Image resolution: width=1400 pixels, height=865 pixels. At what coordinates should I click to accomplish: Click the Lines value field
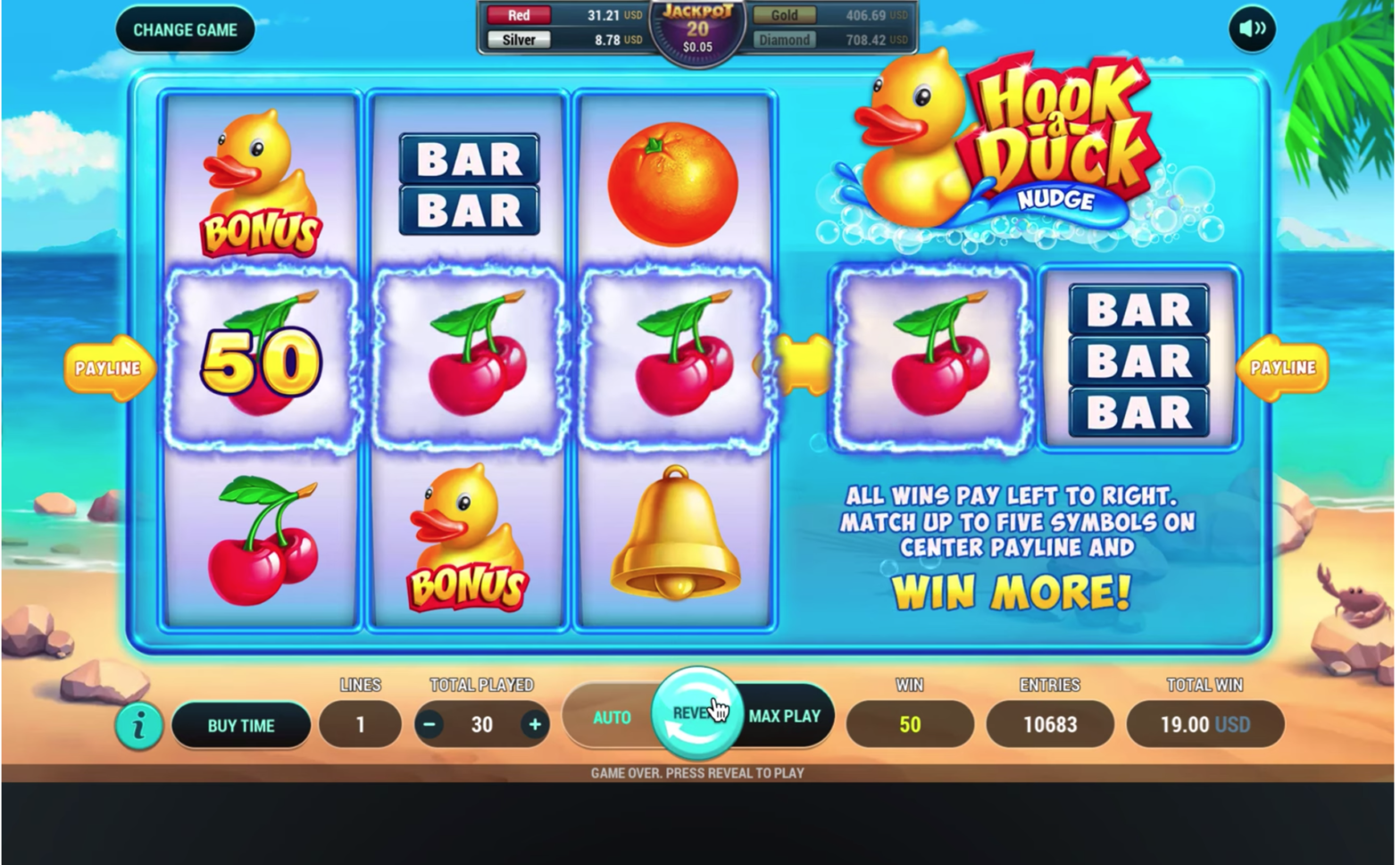click(361, 725)
